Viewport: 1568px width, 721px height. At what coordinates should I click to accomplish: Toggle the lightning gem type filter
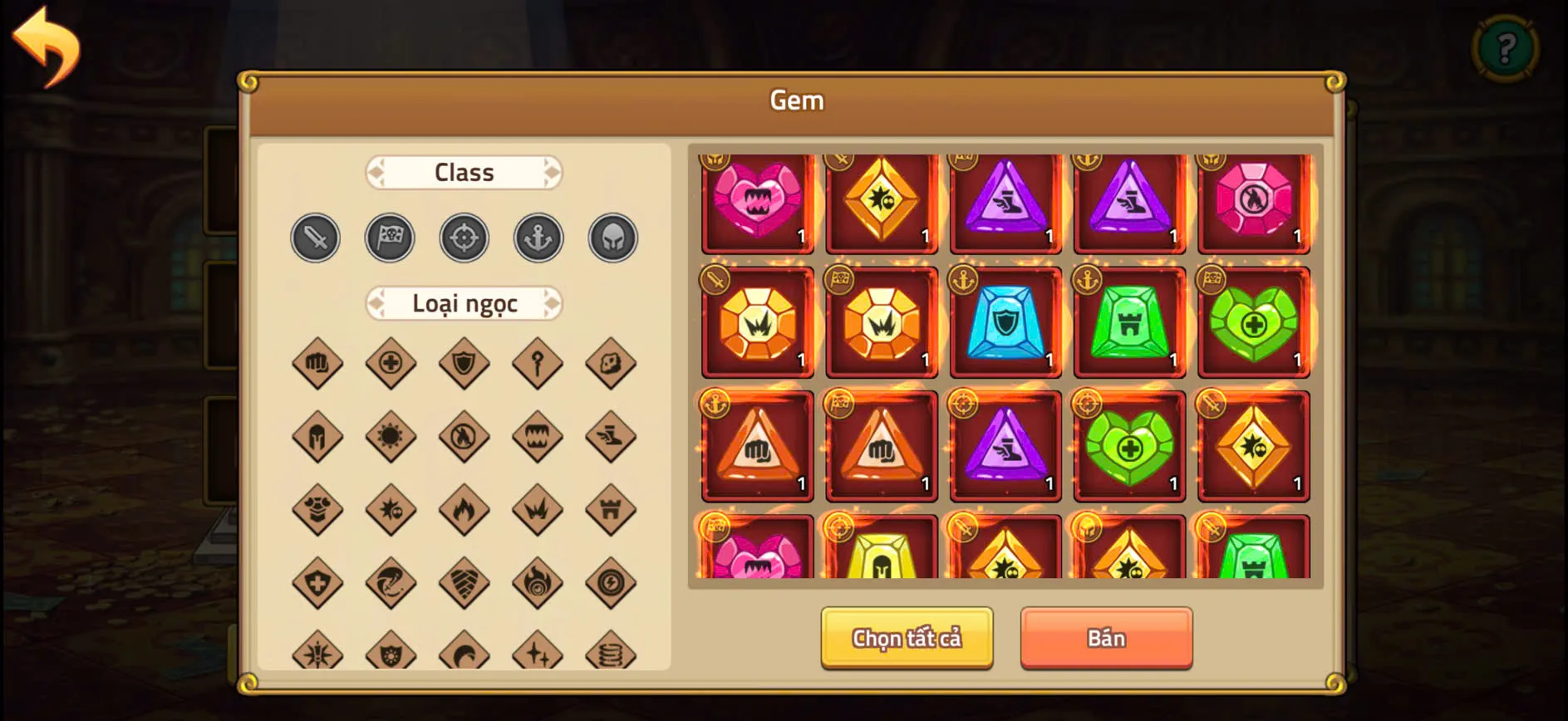pyautogui.click(x=611, y=582)
